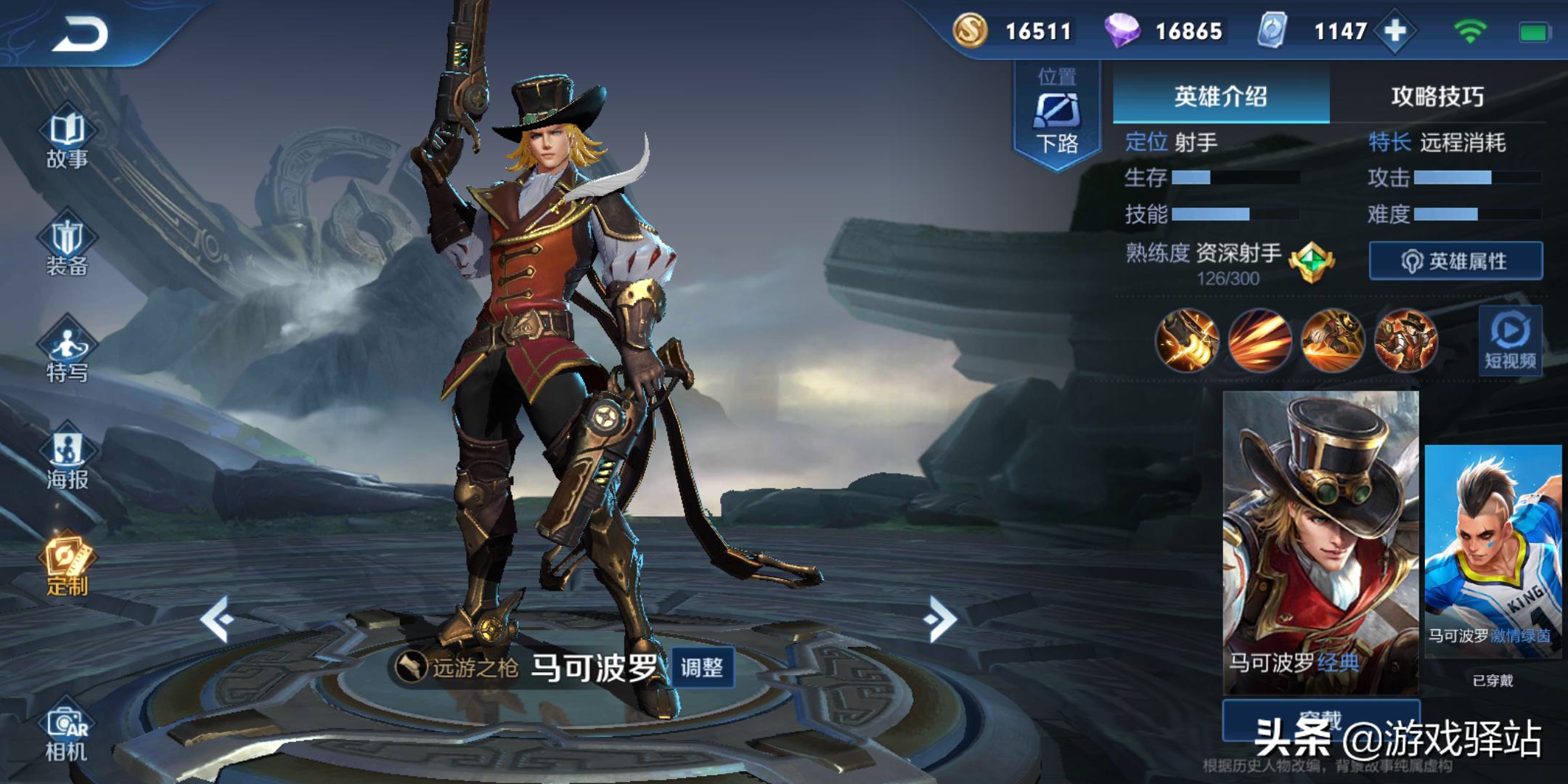Image resolution: width=1568 pixels, height=784 pixels.
Task: Switch to the 攻略技巧 strategy tab
Action: point(1437,97)
